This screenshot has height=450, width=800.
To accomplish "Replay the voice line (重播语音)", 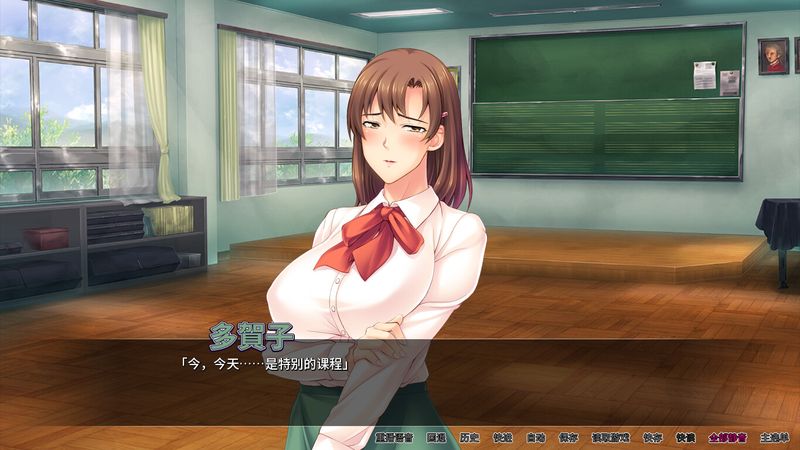I will [x=393, y=437].
